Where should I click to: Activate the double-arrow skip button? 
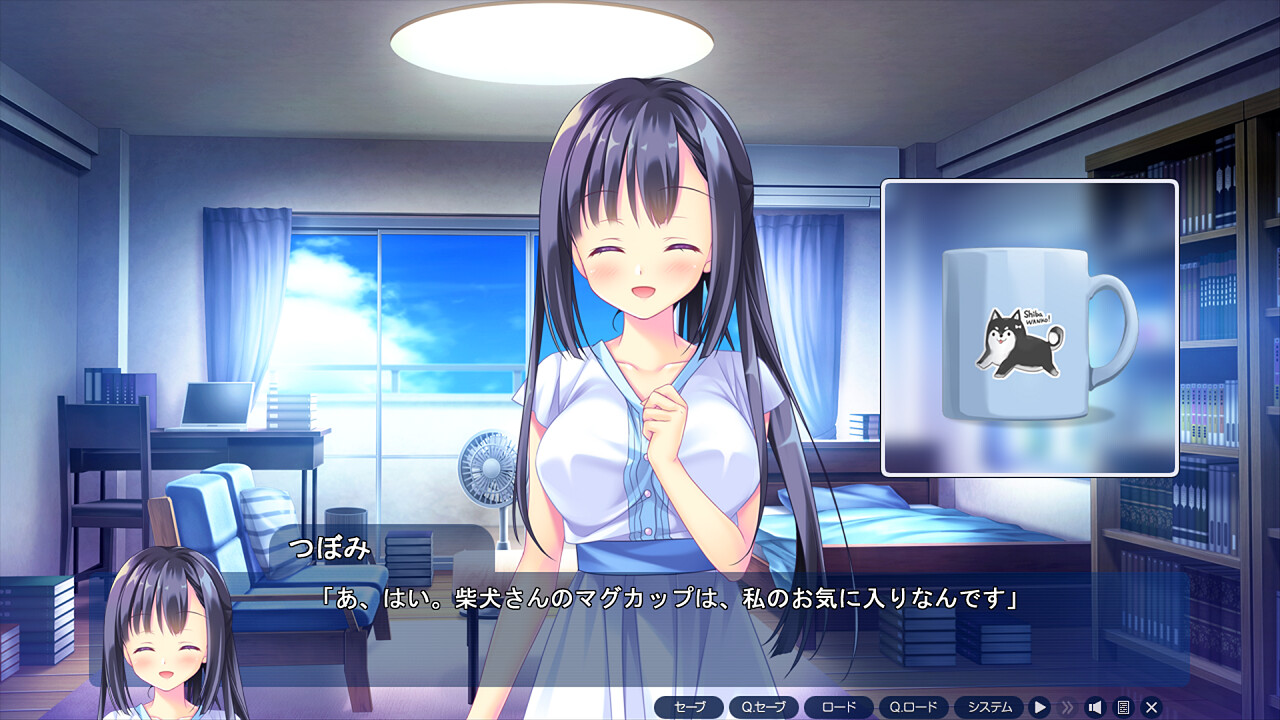click(1068, 707)
